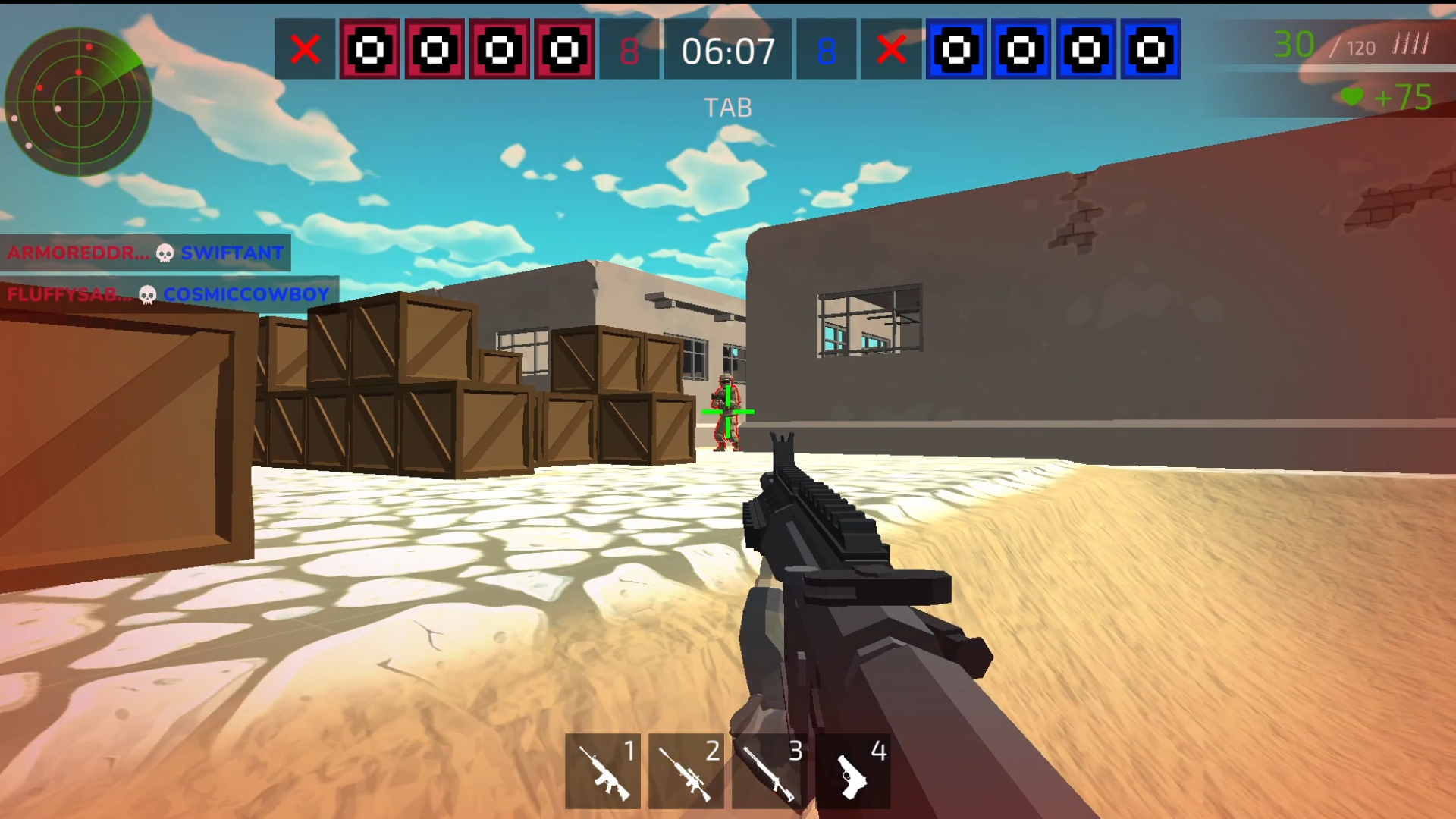This screenshot has width=1456, height=819.
Task: Select the scoped sniper rifle in slot 2
Action: (x=686, y=769)
